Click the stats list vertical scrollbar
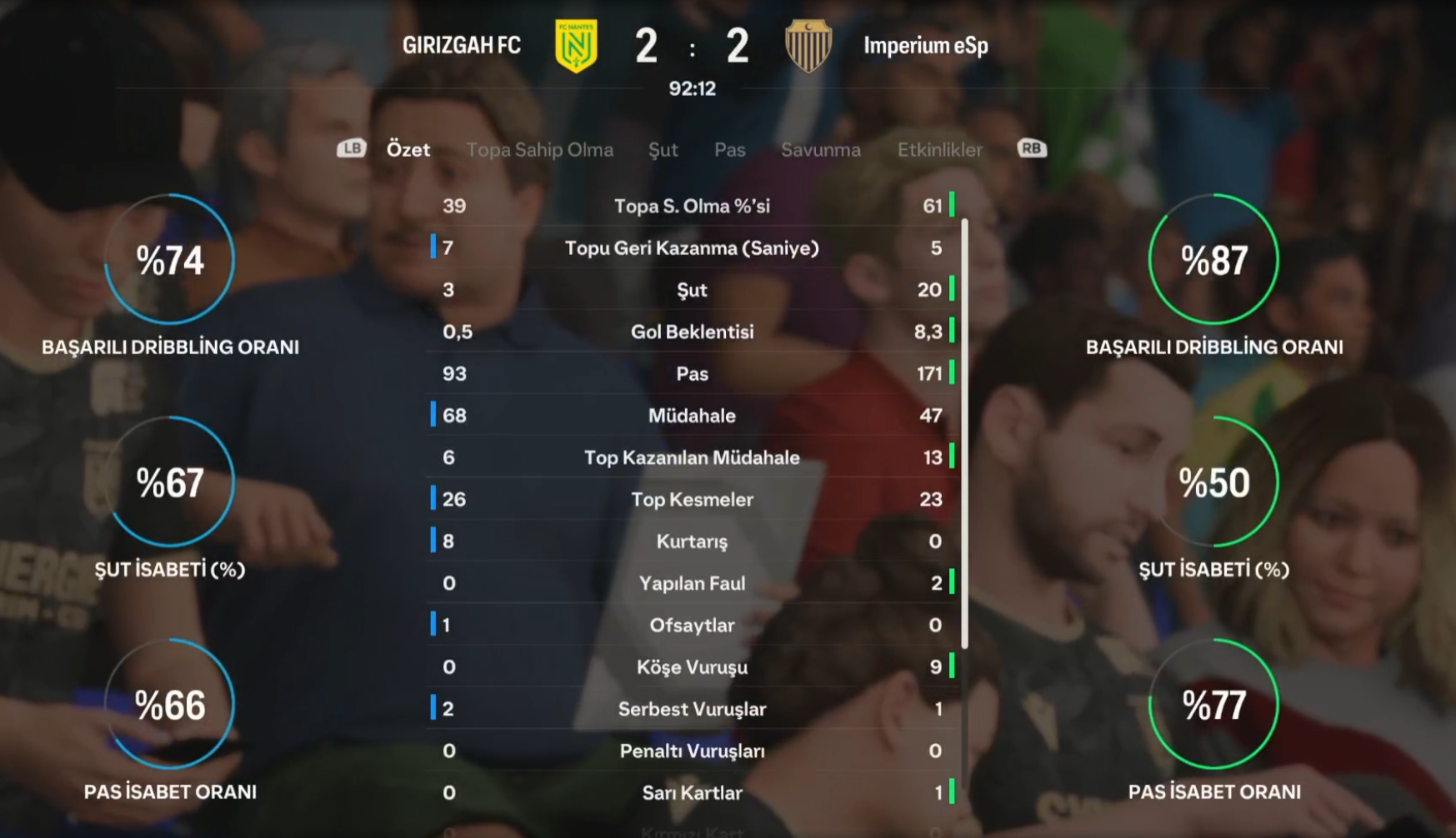Viewport: 1456px width, 838px height. click(x=964, y=433)
